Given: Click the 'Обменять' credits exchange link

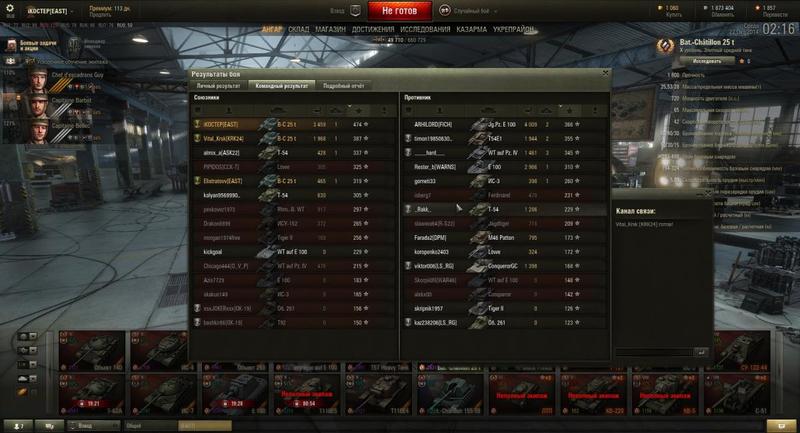Looking at the screenshot, I should click(x=719, y=15).
